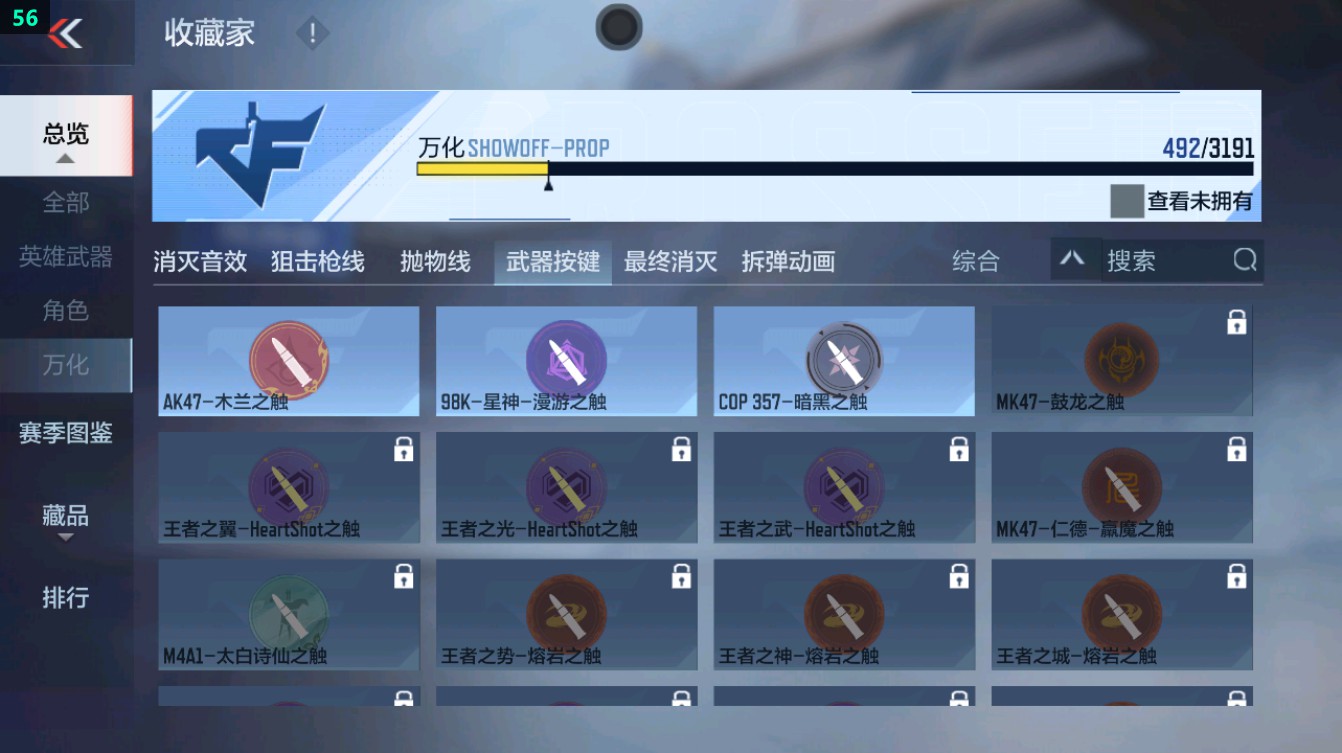Click the chevron next to 综合
The image size is (1342, 753).
click(1075, 261)
